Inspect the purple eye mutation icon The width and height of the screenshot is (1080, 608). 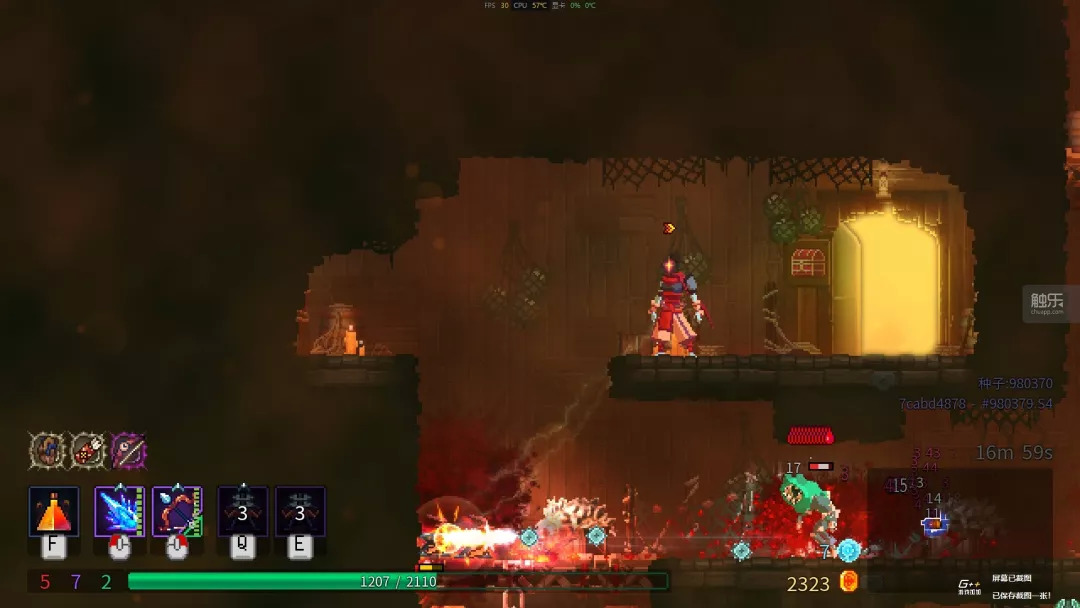(x=129, y=451)
